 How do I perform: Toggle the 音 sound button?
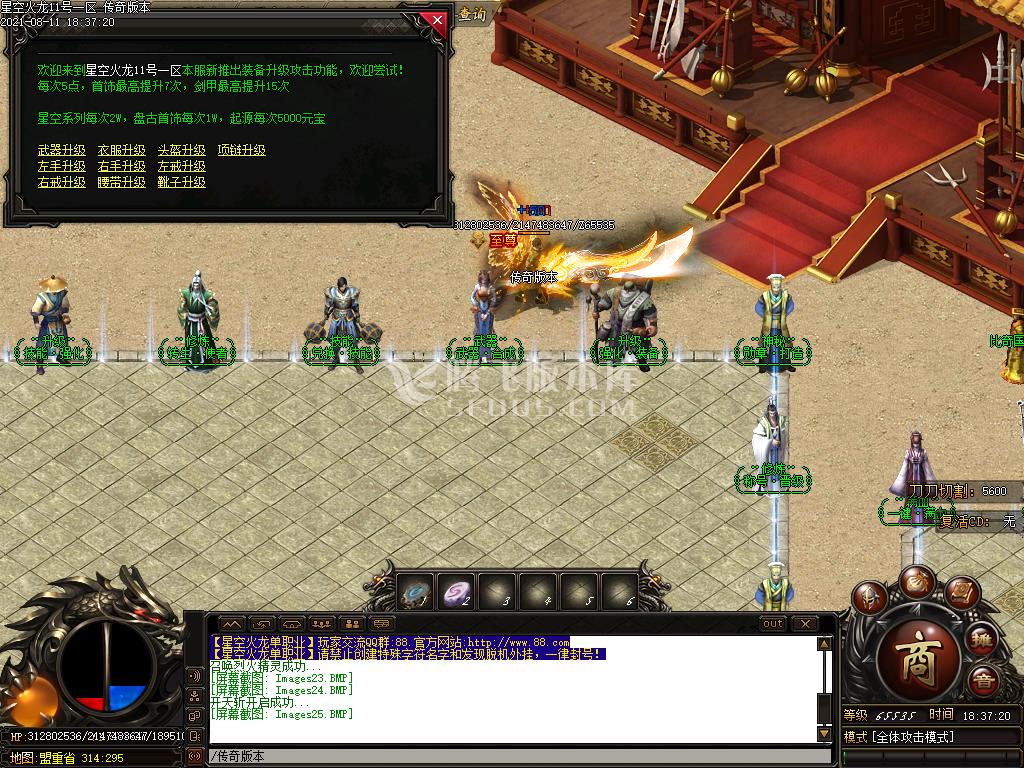coord(983,681)
